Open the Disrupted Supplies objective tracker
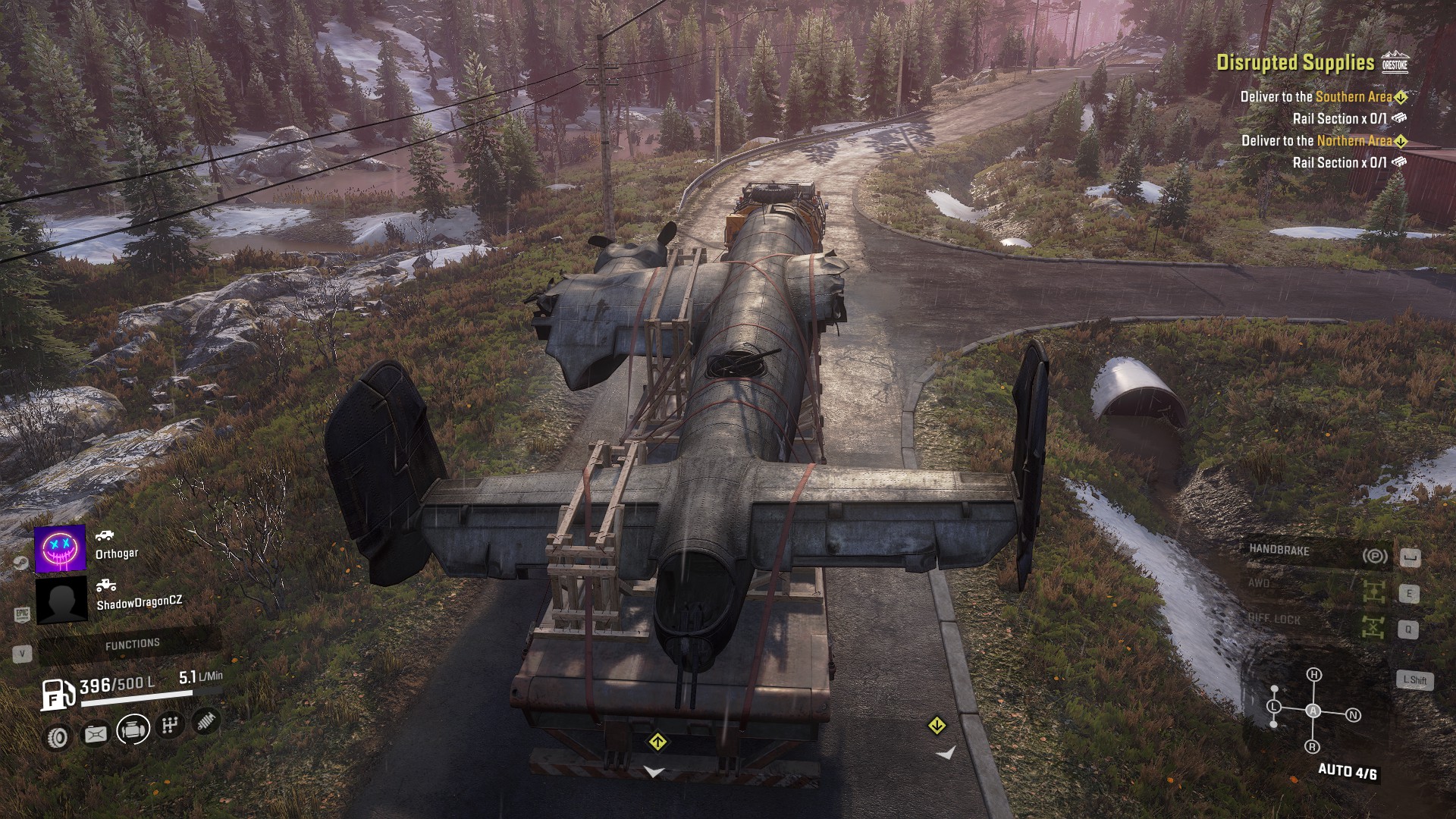This screenshot has width=1456, height=819. tap(1295, 63)
